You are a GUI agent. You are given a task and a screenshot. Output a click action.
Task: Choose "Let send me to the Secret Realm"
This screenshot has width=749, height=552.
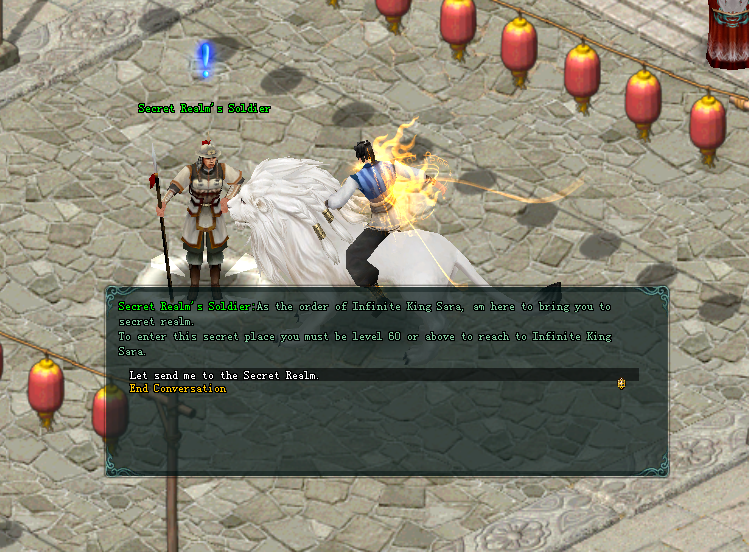225,375
